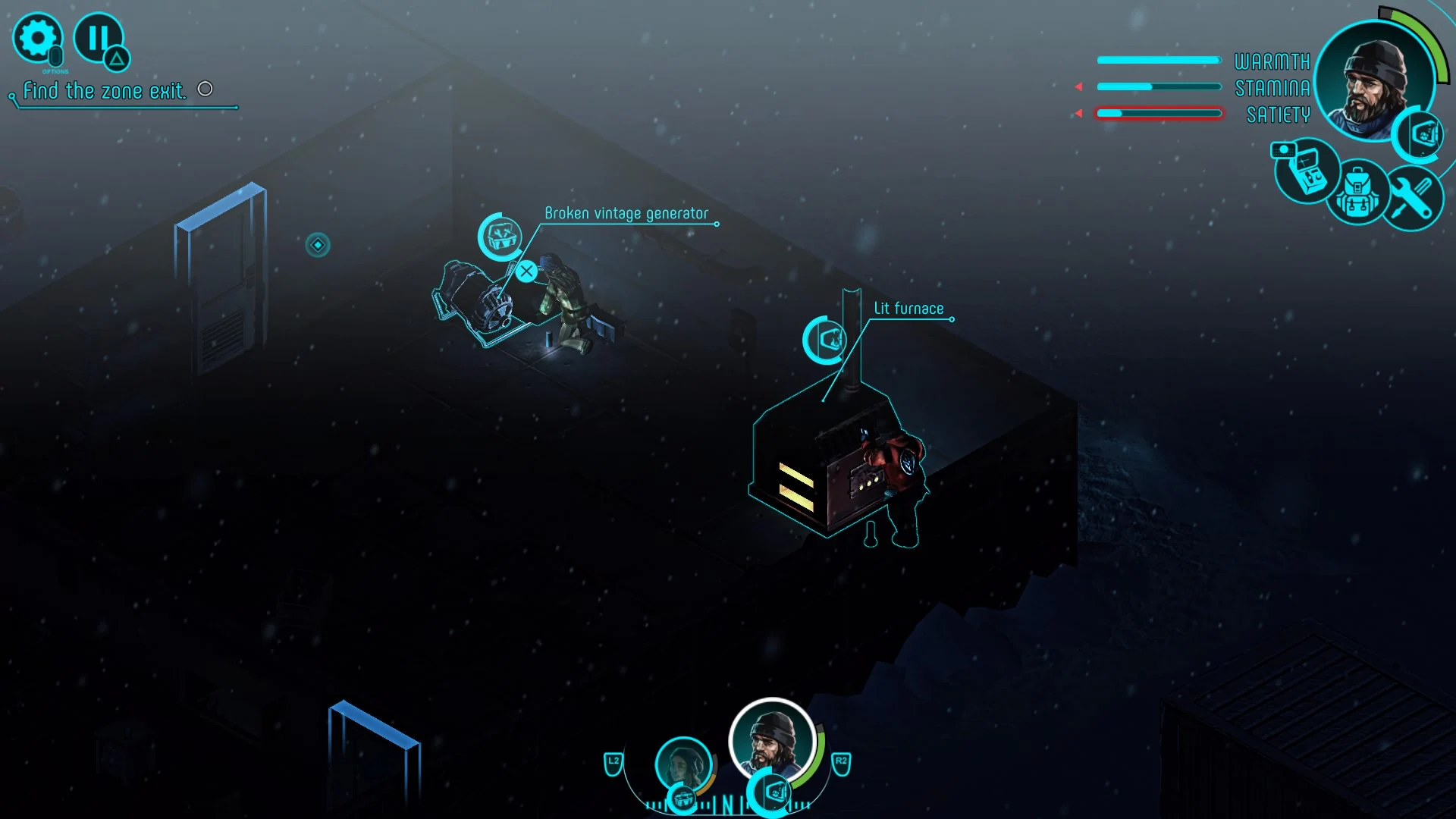This screenshot has width=1456, height=819.
Task: Click the Satiety status bar
Action: (x=1158, y=114)
